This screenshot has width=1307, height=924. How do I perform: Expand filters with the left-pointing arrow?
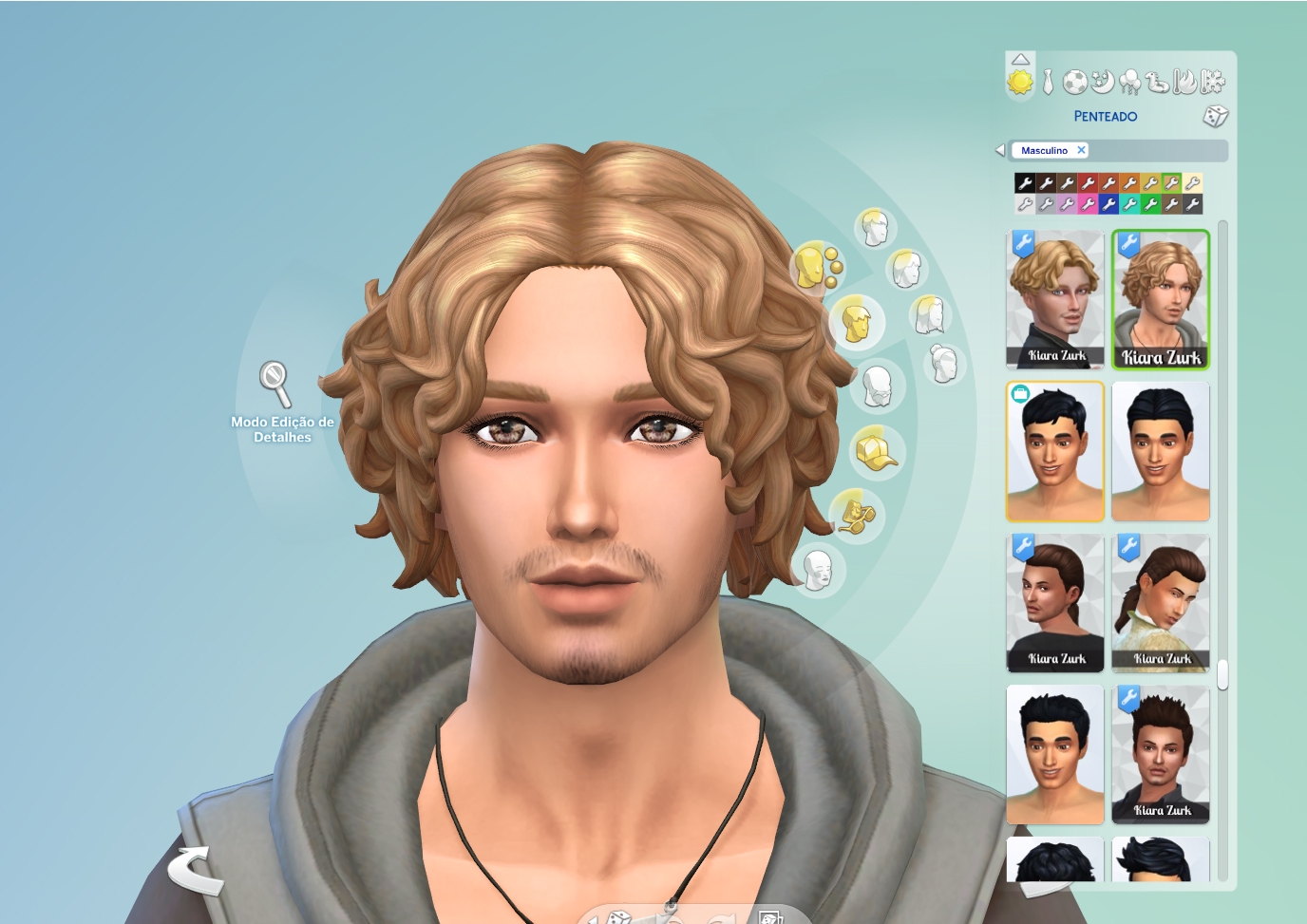click(999, 149)
